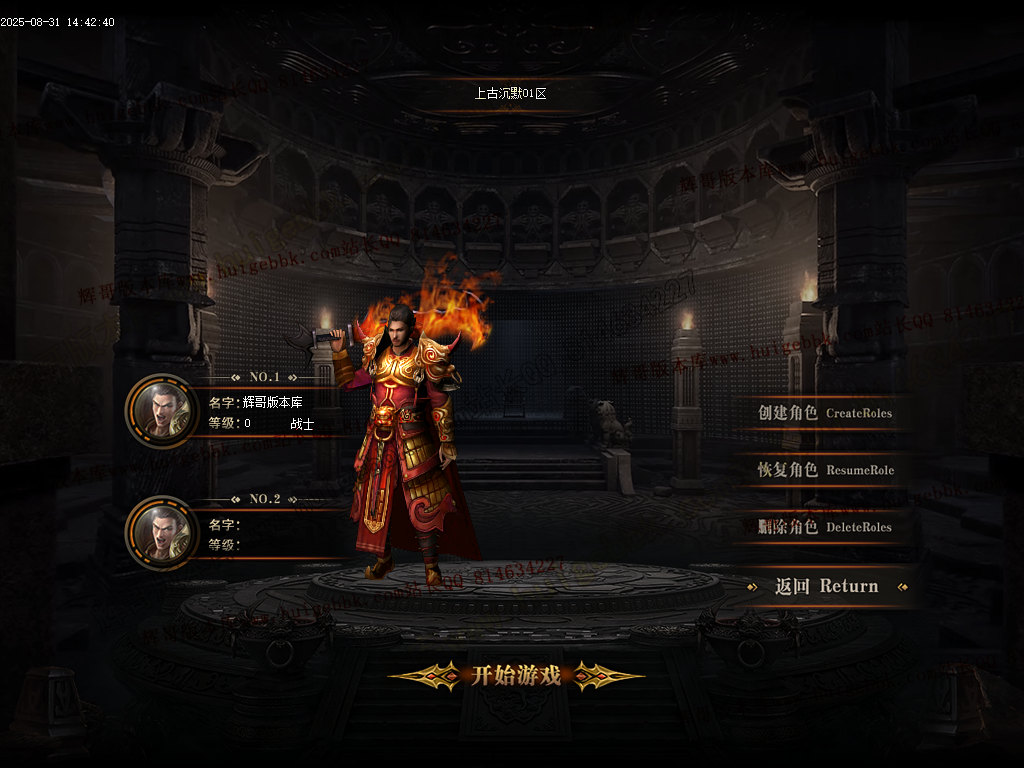The image size is (1024, 768).
Task: Choose 恢复角色 ResumeRole
Action: tap(825, 470)
